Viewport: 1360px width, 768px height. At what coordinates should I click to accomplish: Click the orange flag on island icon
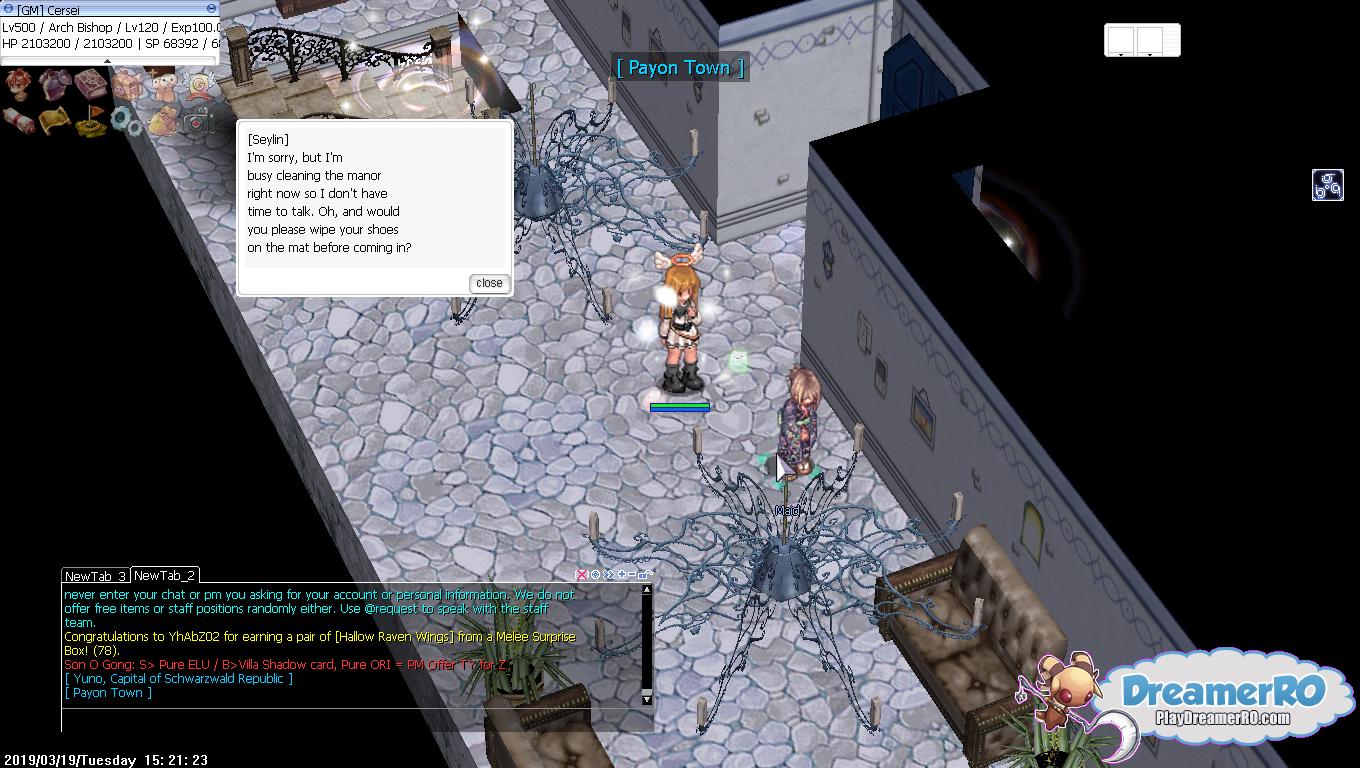pos(91,121)
